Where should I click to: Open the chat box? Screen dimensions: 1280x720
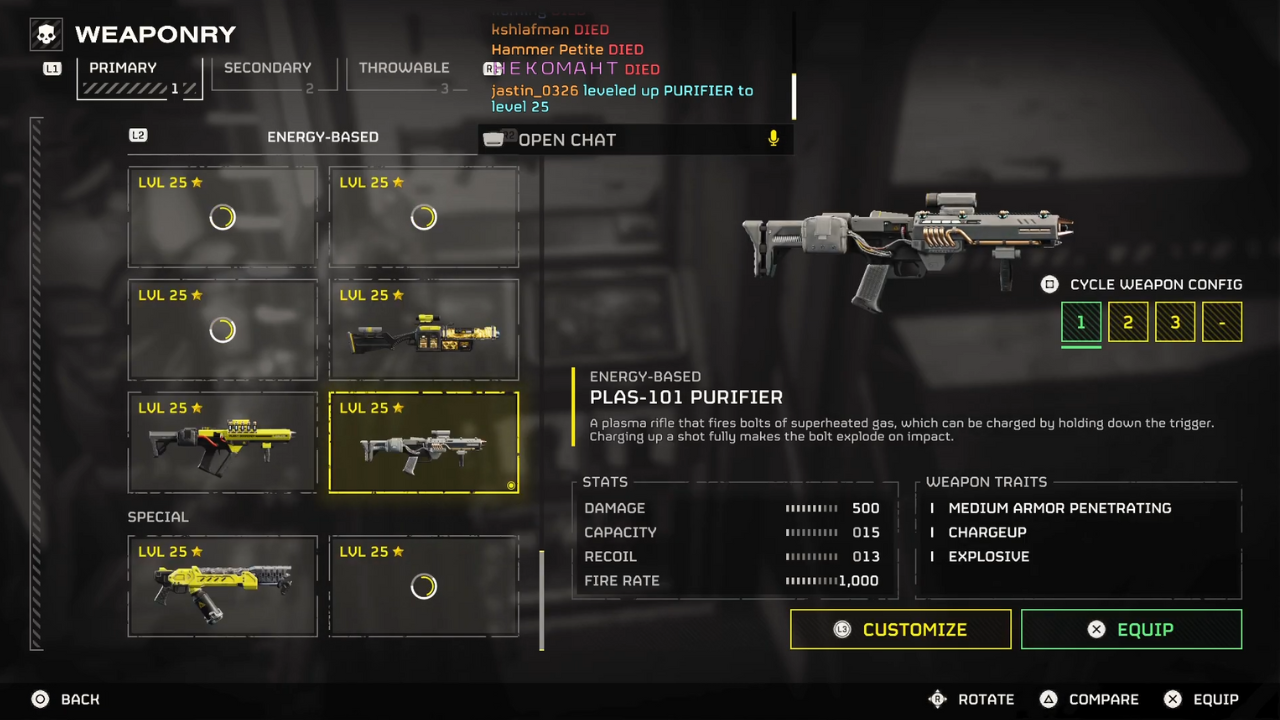pyautogui.click(x=566, y=140)
